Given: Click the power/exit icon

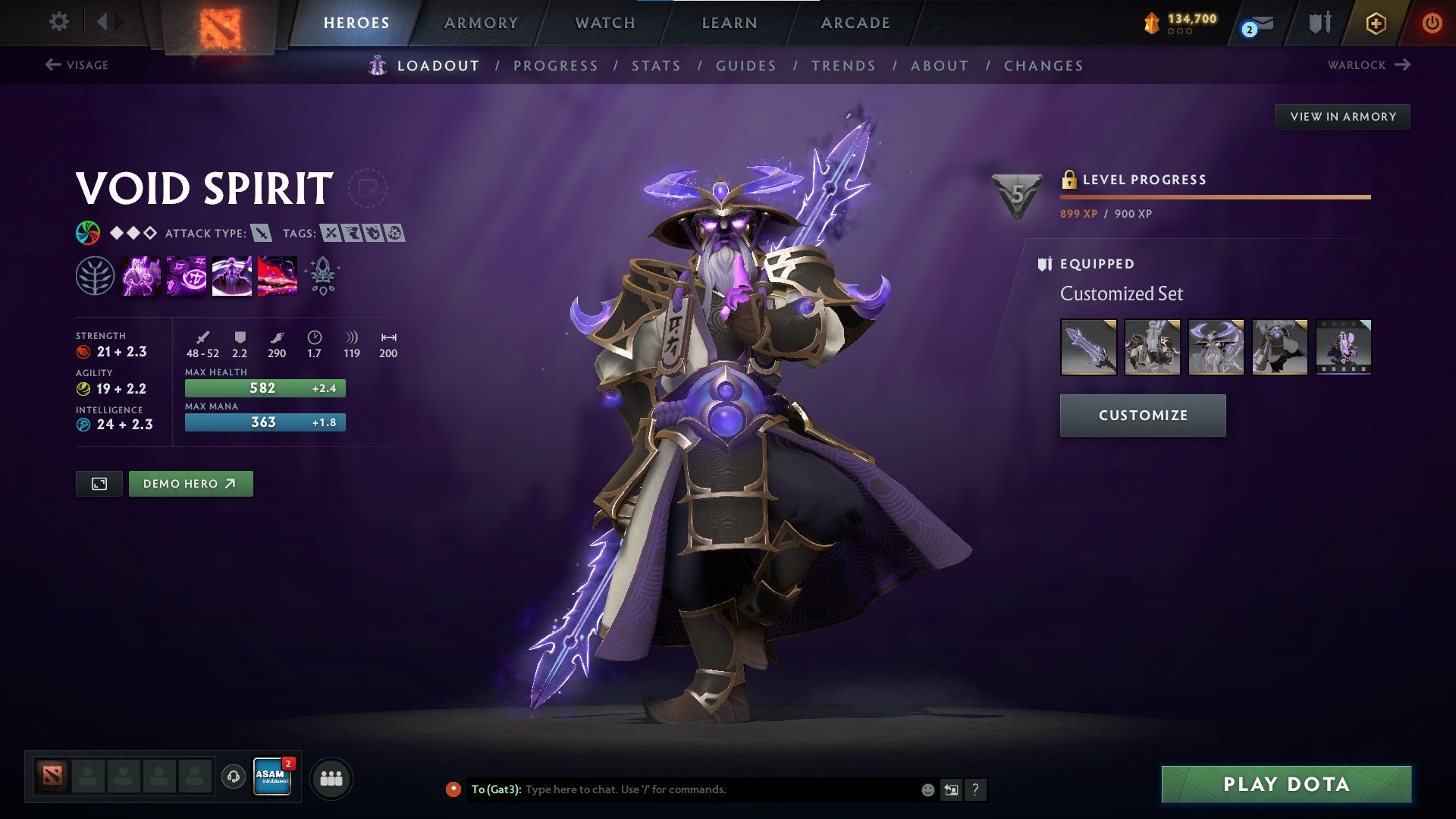Looking at the screenshot, I should (x=1432, y=23).
